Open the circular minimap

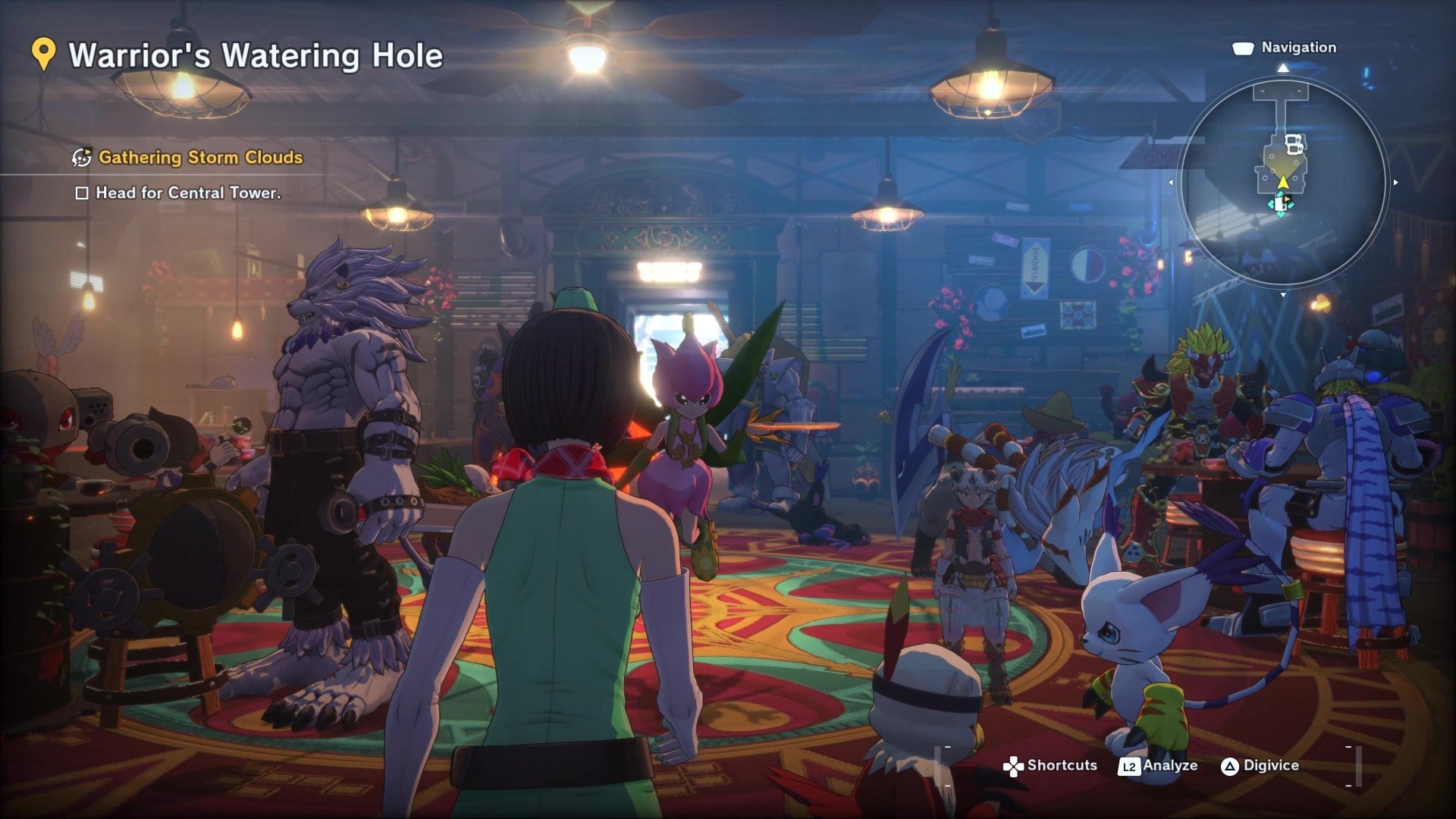[1283, 181]
